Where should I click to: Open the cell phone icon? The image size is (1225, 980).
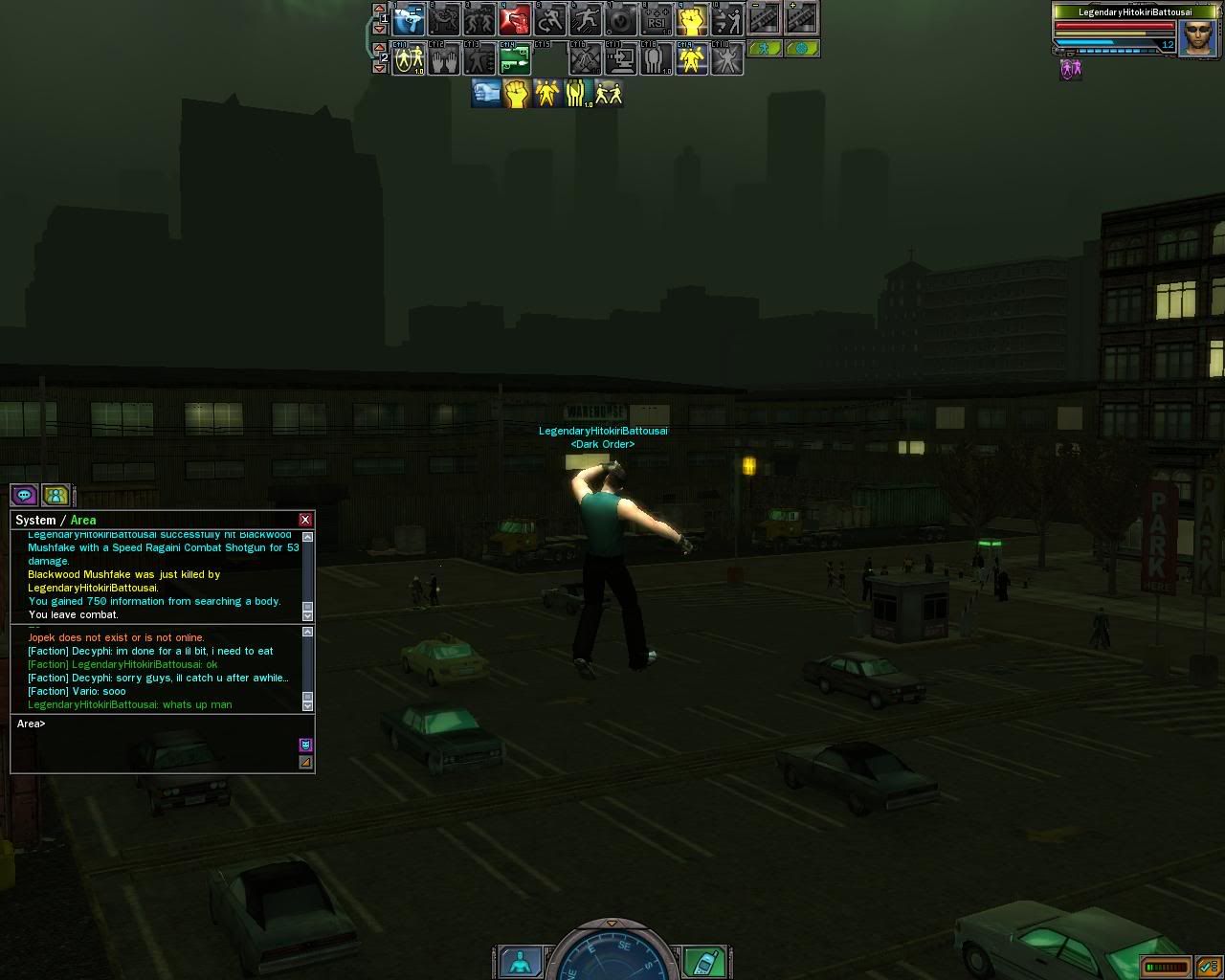coord(705,962)
